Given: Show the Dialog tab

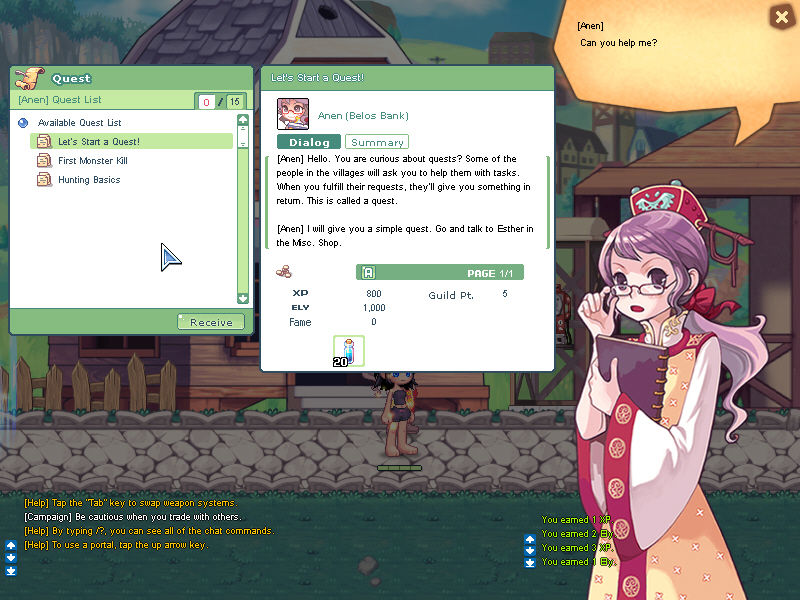Looking at the screenshot, I should [x=309, y=143].
